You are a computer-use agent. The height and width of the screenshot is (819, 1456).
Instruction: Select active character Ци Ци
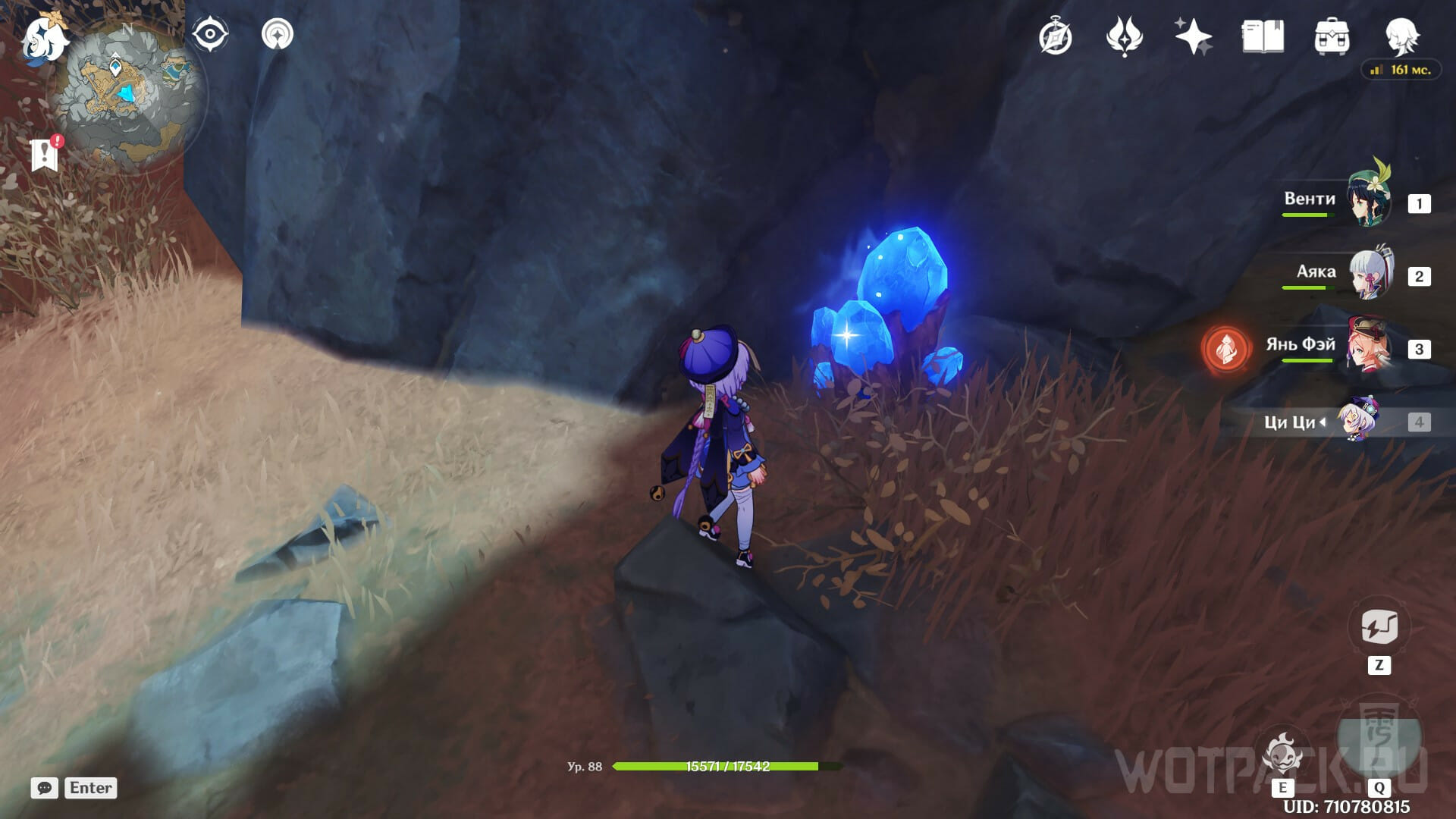[1357, 420]
